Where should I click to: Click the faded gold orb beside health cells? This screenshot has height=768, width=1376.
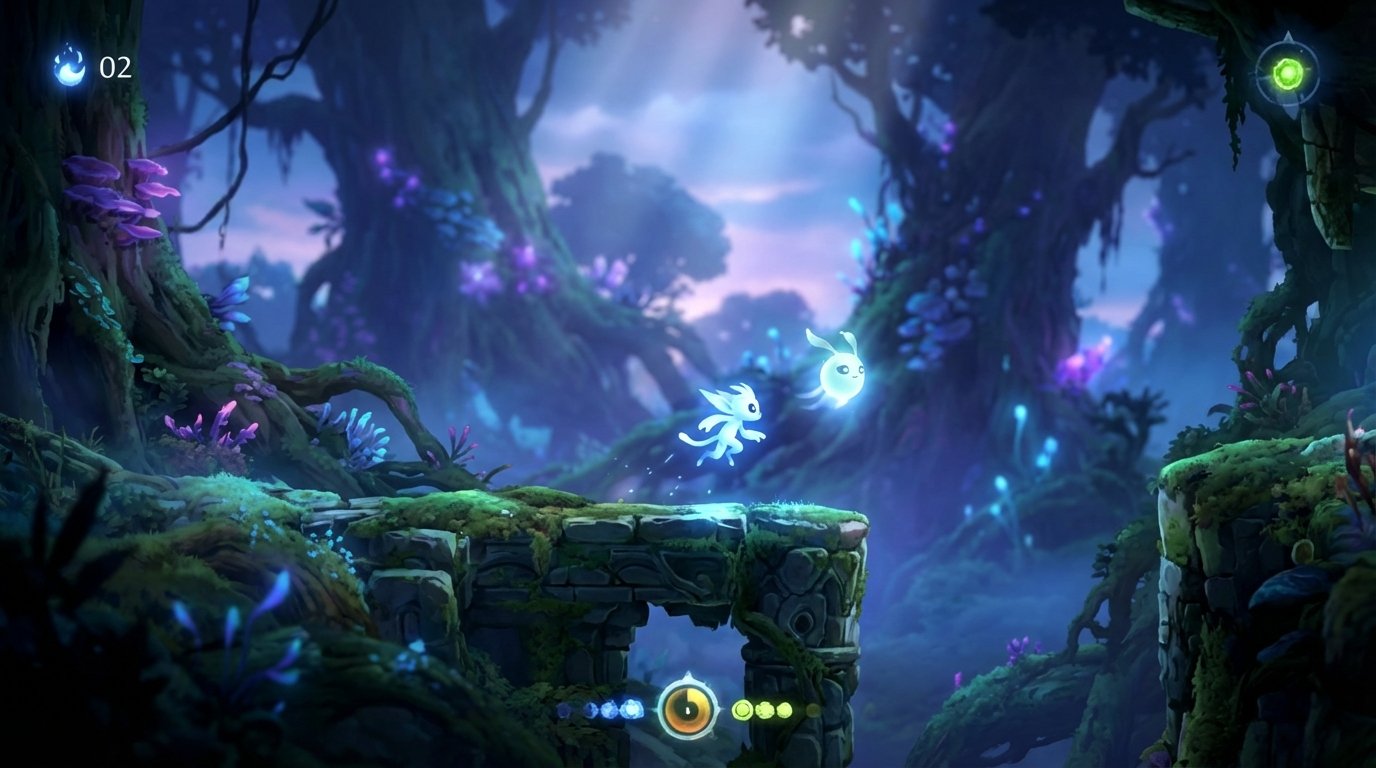[x=813, y=710]
